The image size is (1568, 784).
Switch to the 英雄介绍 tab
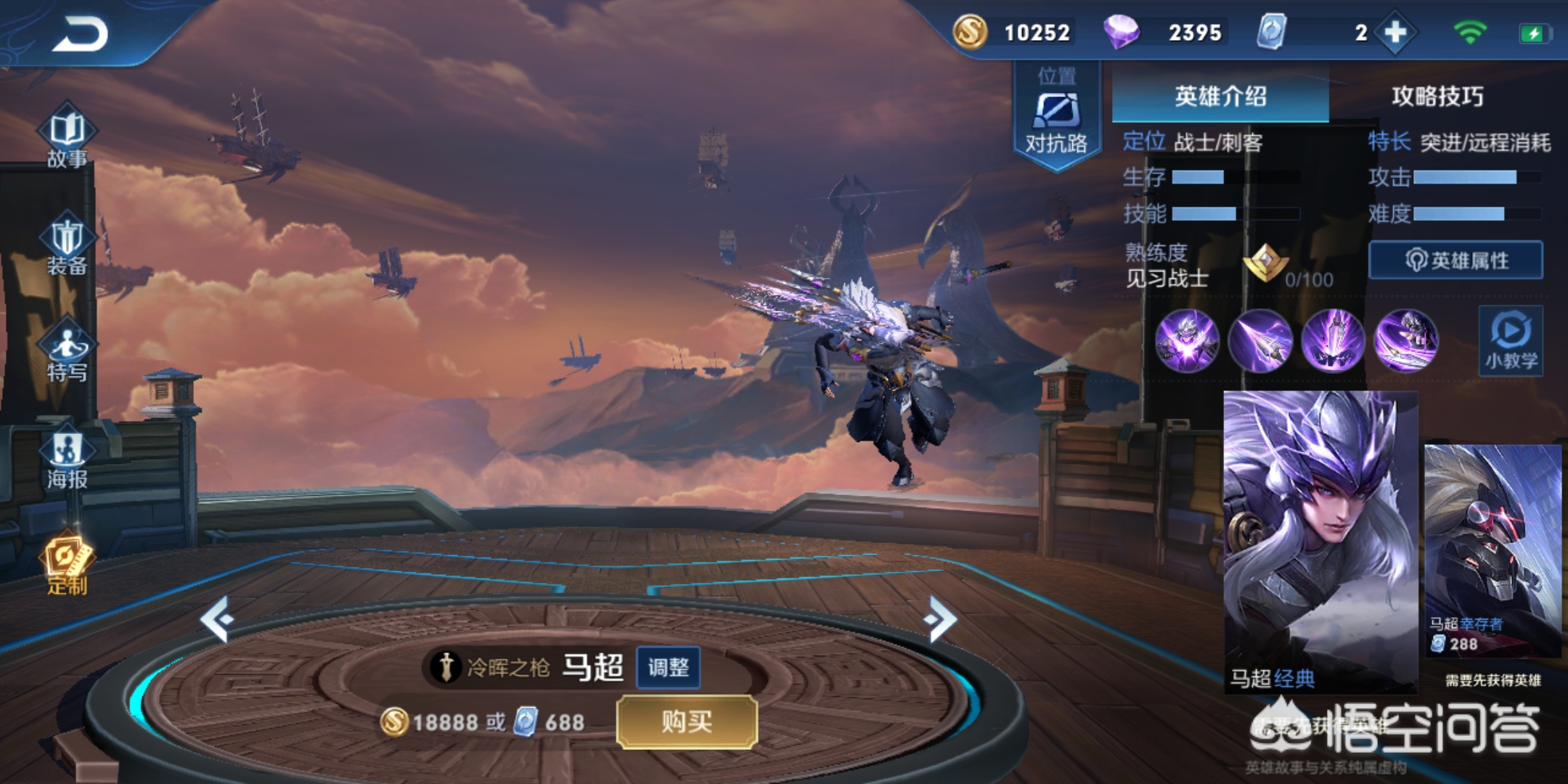tap(1220, 96)
